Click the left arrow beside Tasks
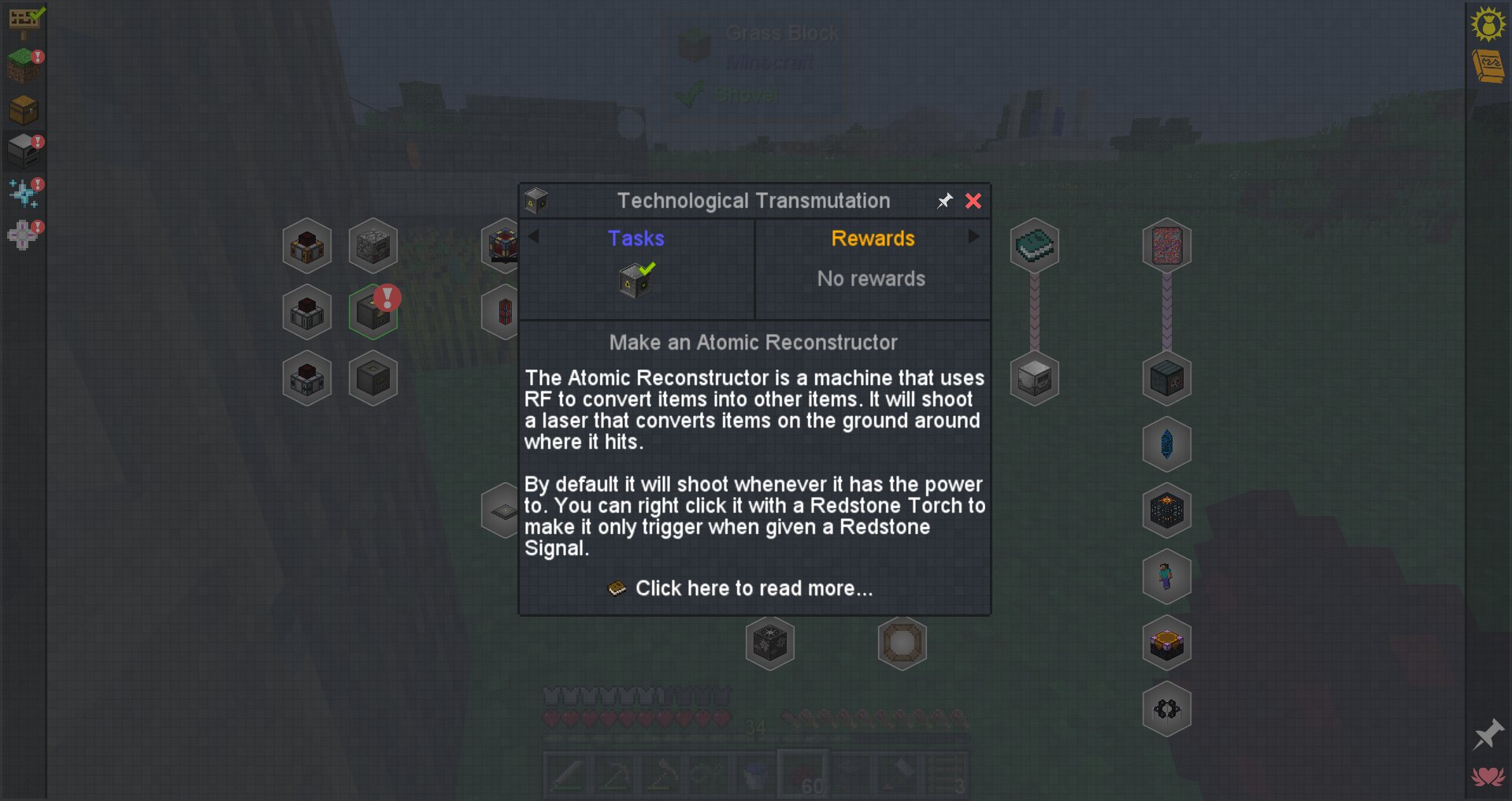This screenshot has height=801, width=1512. click(x=532, y=236)
